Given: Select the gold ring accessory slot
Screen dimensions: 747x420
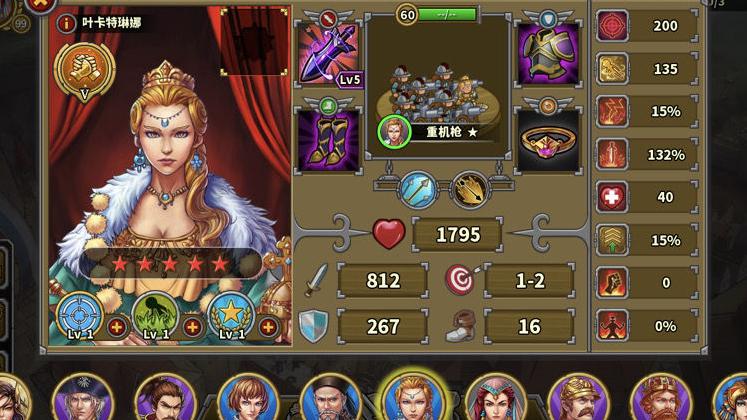Looking at the screenshot, I should (x=547, y=139).
